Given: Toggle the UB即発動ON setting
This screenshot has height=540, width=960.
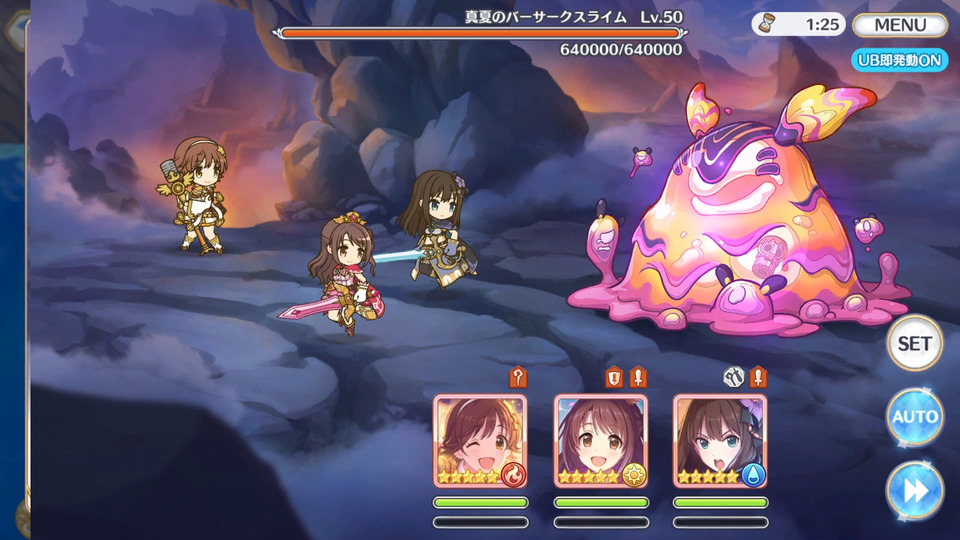Looking at the screenshot, I should [899, 60].
